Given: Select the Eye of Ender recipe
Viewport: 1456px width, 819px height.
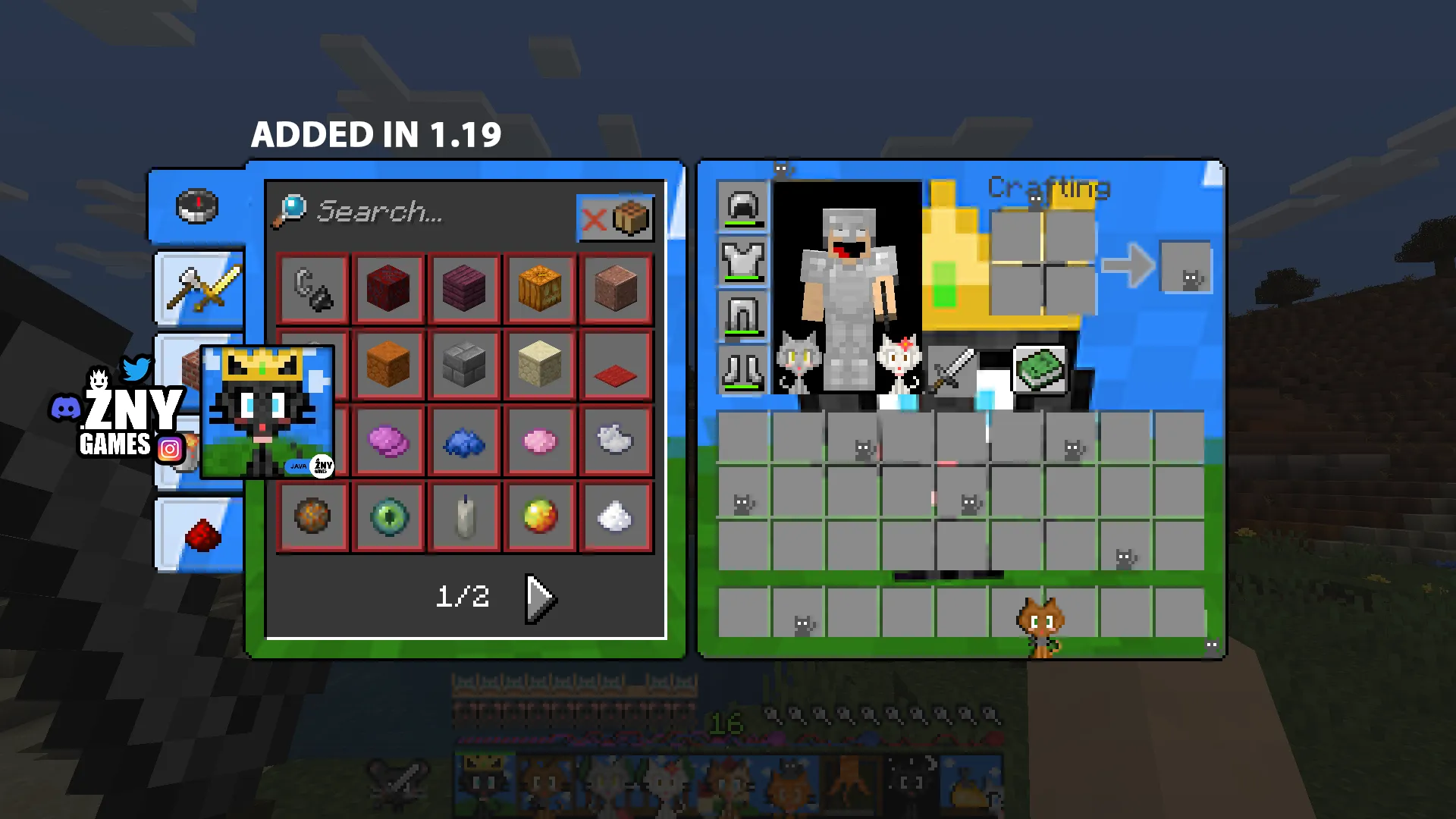Looking at the screenshot, I should [389, 517].
